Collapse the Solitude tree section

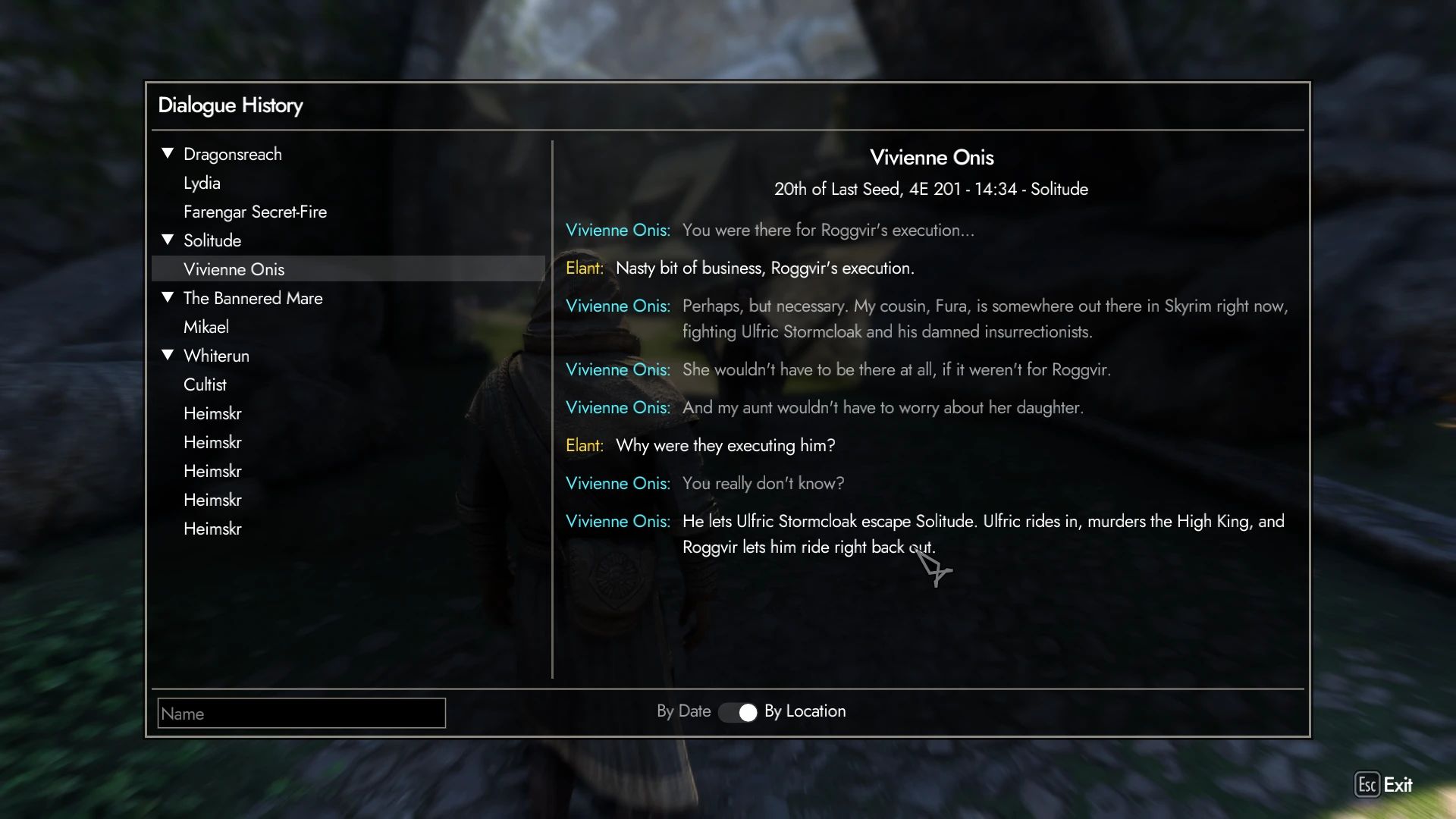pyautogui.click(x=168, y=240)
